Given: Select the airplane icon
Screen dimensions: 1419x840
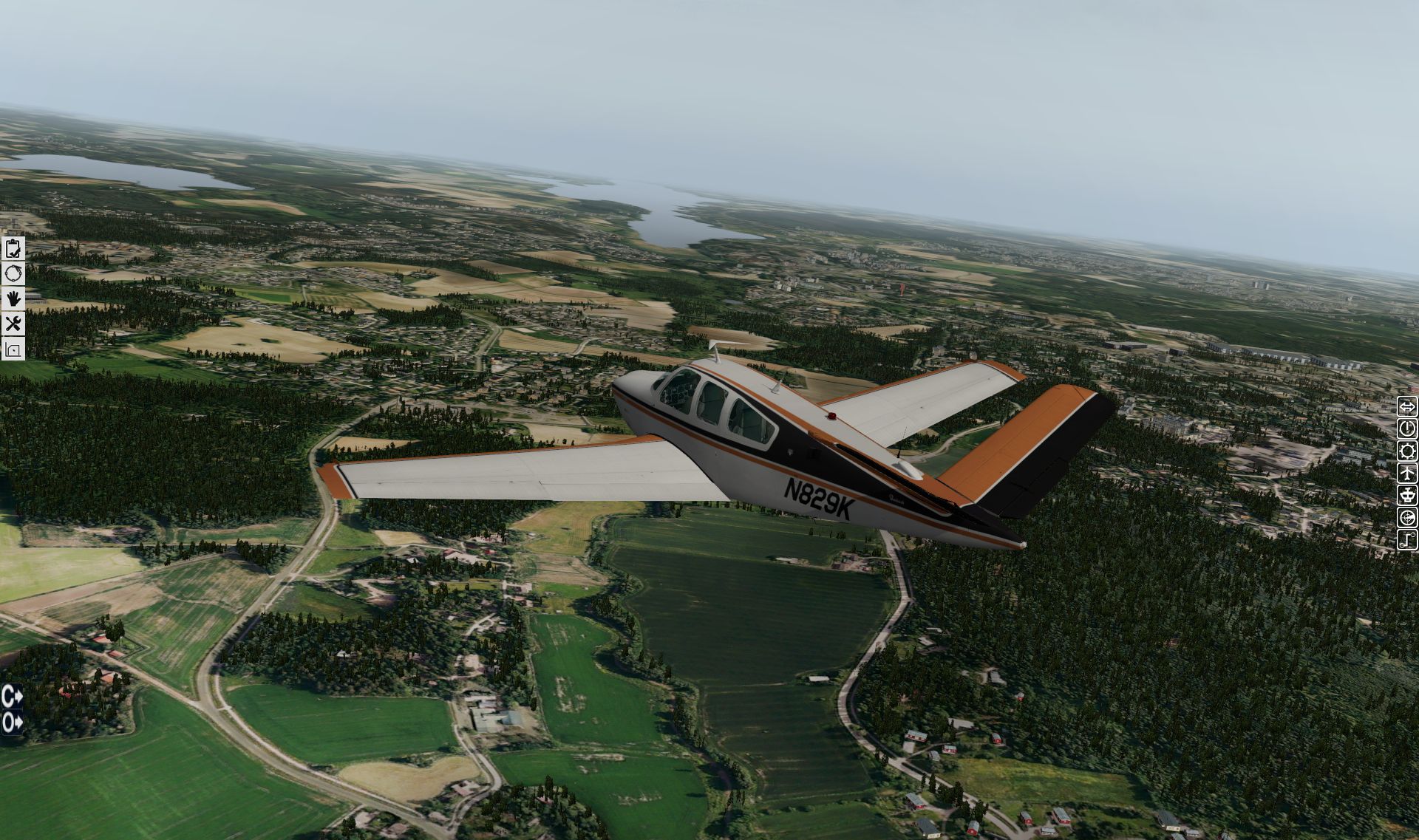Looking at the screenshot, I should pyautogui.click(x=1407, y=473).
